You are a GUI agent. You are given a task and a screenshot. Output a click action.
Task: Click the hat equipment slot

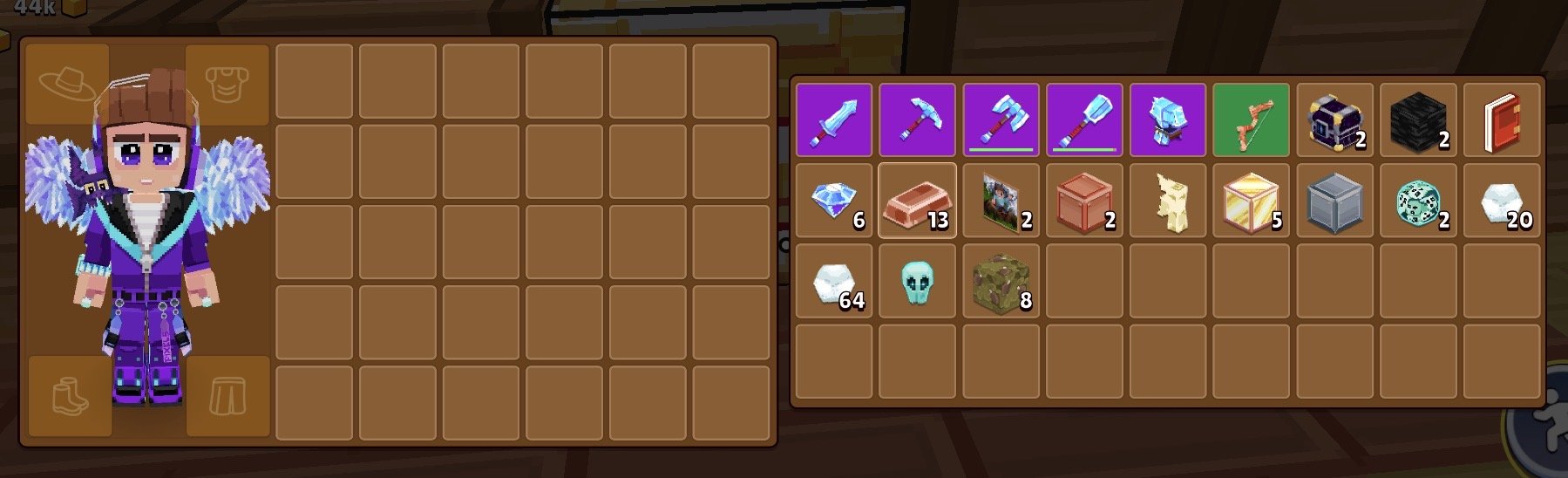[68, 84]
